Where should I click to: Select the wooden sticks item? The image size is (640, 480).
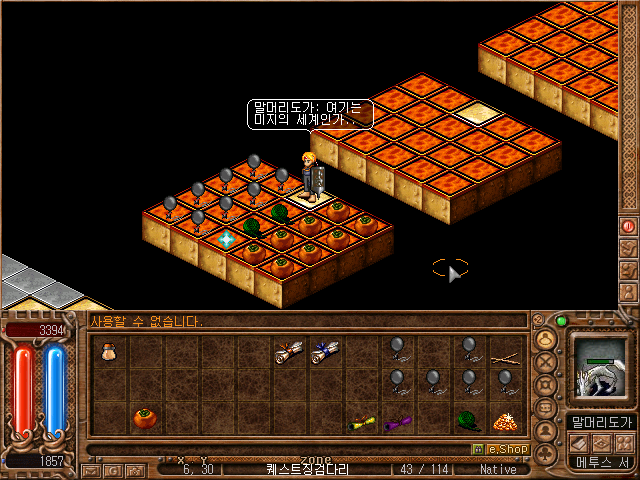(505, 353)
